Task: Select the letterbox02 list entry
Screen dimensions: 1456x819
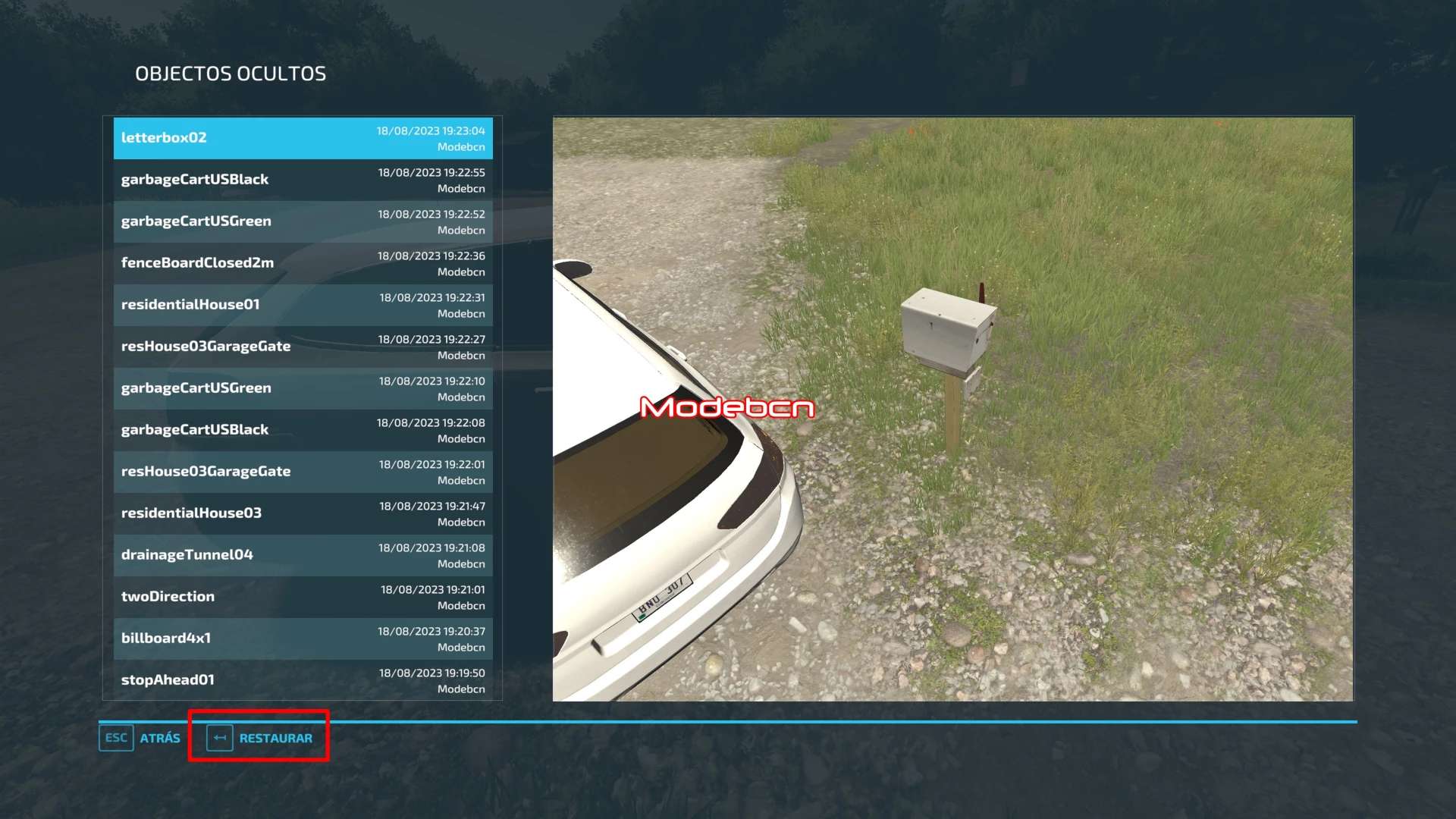Action: click(303, 138)
